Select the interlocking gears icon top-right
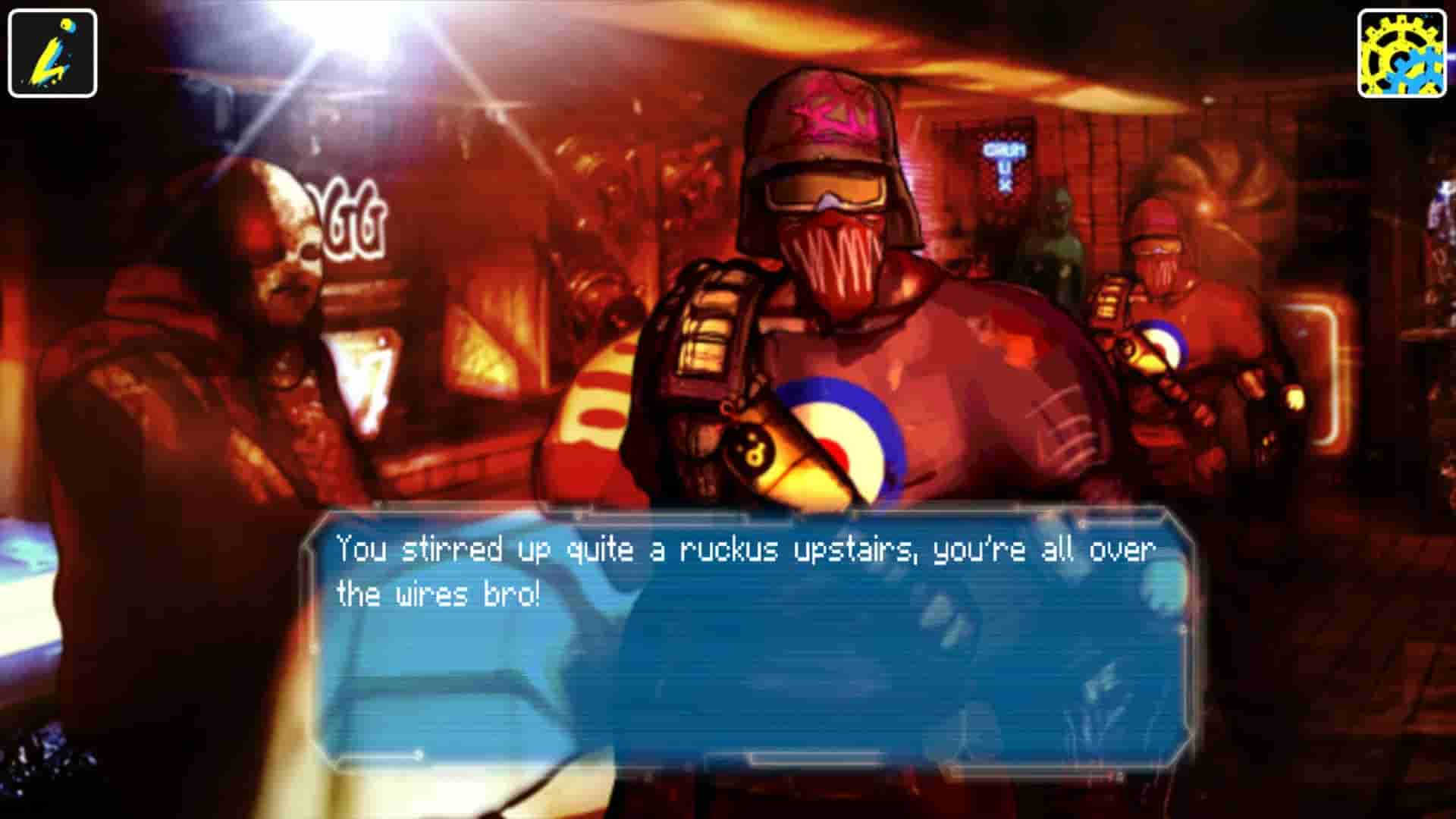Viewport: 1456px width, 819px height. coord(1403,51)
